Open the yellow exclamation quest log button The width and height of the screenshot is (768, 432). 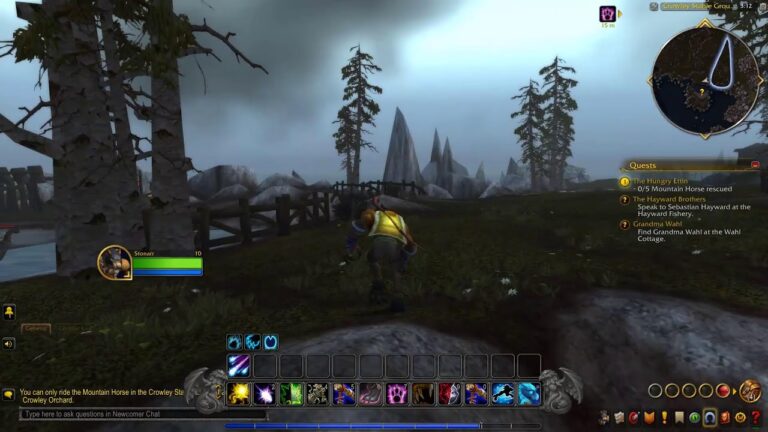(664, 417)
